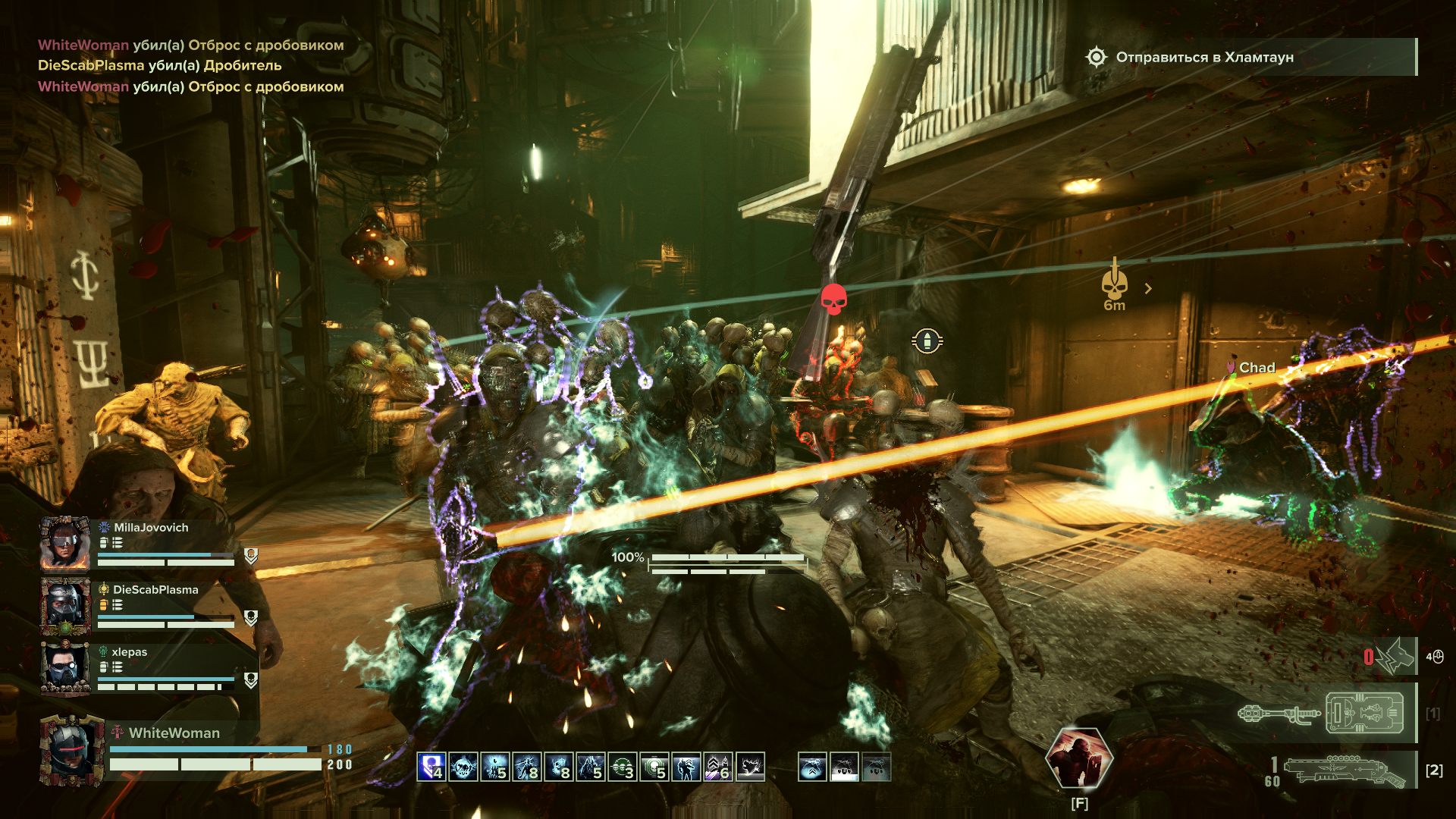The image size is (1456, 819).
Task: Select xlepas's portrait in the team panel
Action: (65, 667)
